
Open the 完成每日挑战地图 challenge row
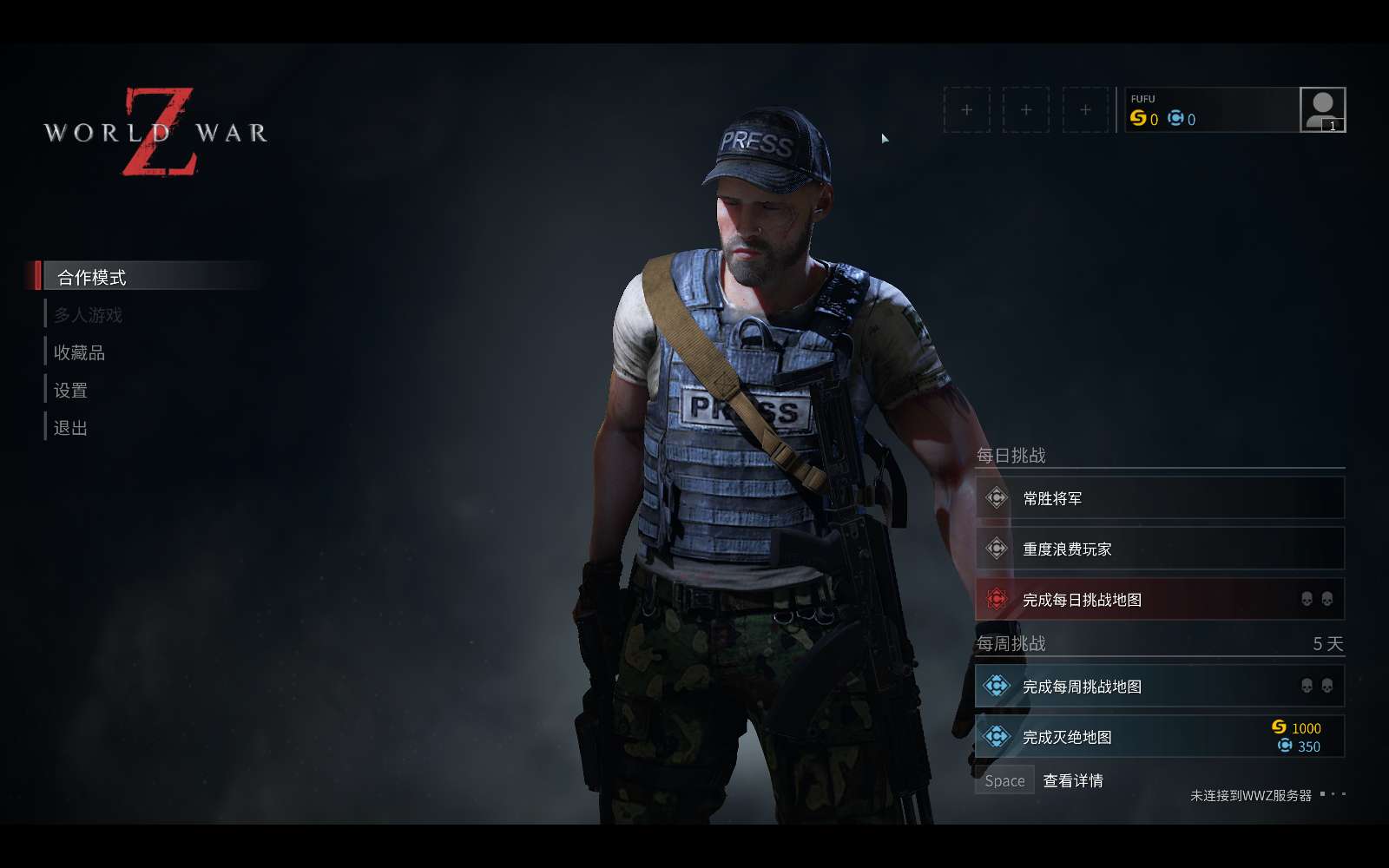tap(1159, 600)
